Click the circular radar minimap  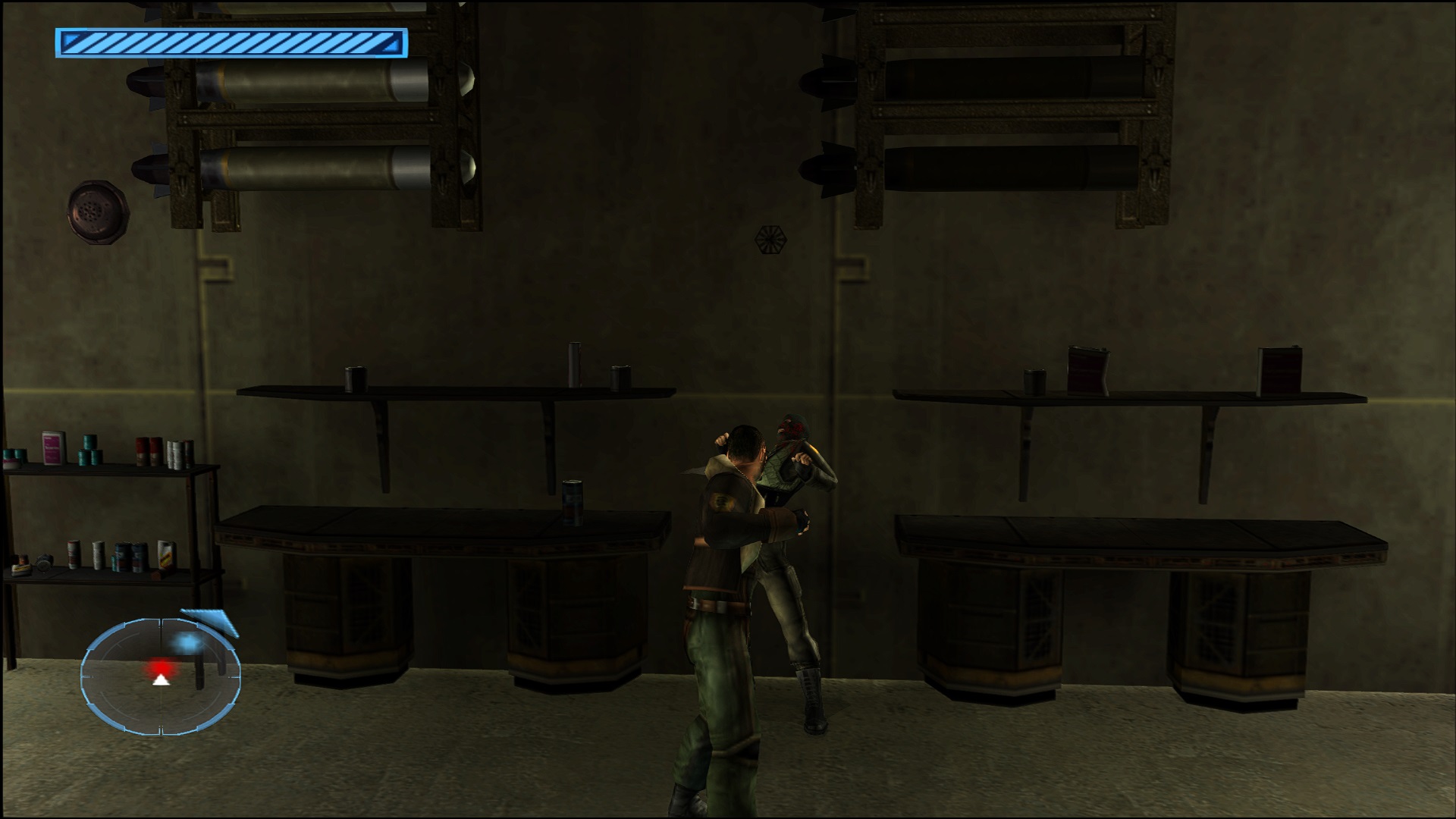[x=161, y=676]
